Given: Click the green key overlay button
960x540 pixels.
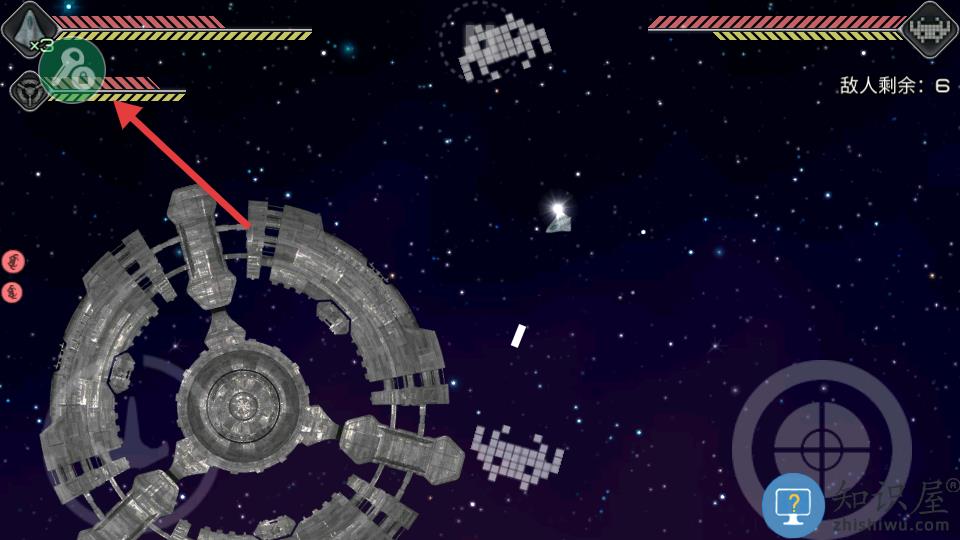Looking at the screenshot, I should 72,69.
